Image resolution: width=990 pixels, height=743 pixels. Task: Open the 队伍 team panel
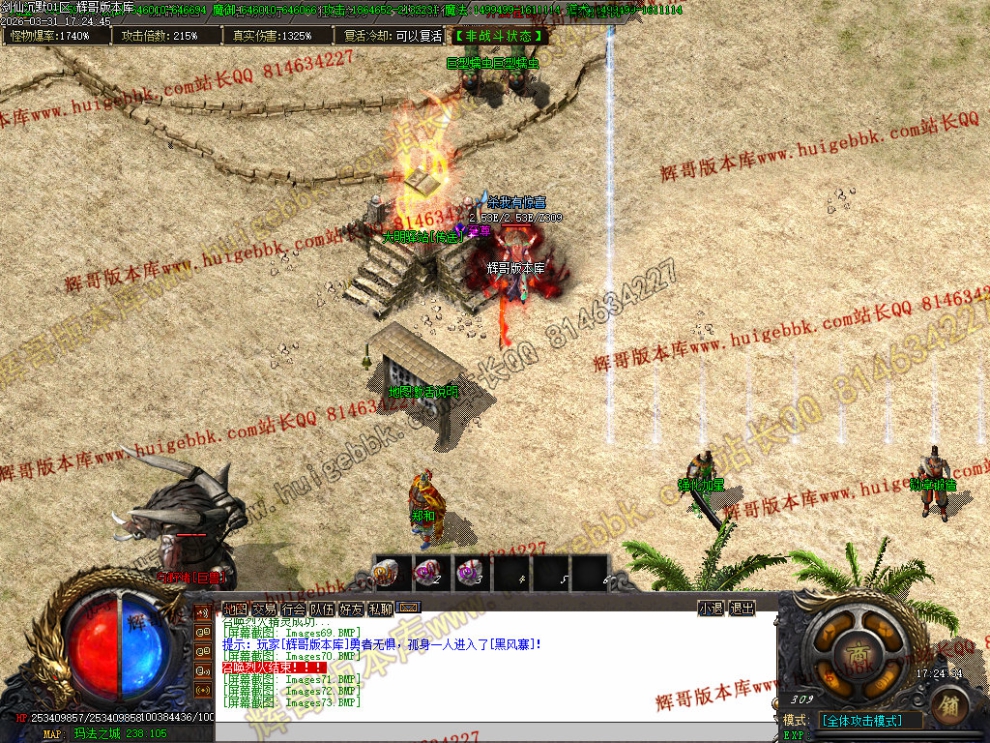322,608
